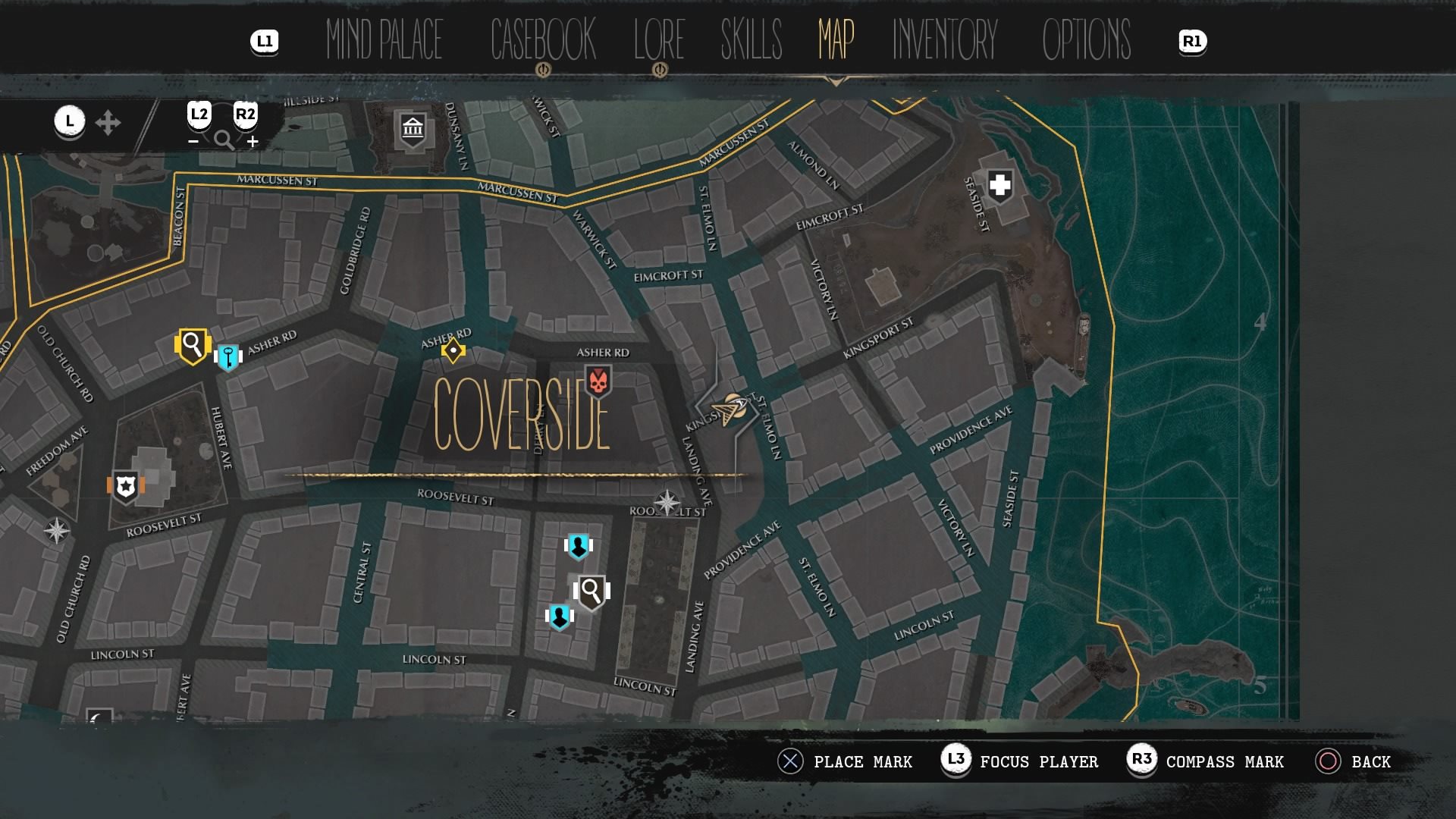Switch to the Options tab

click(1086, 39)
